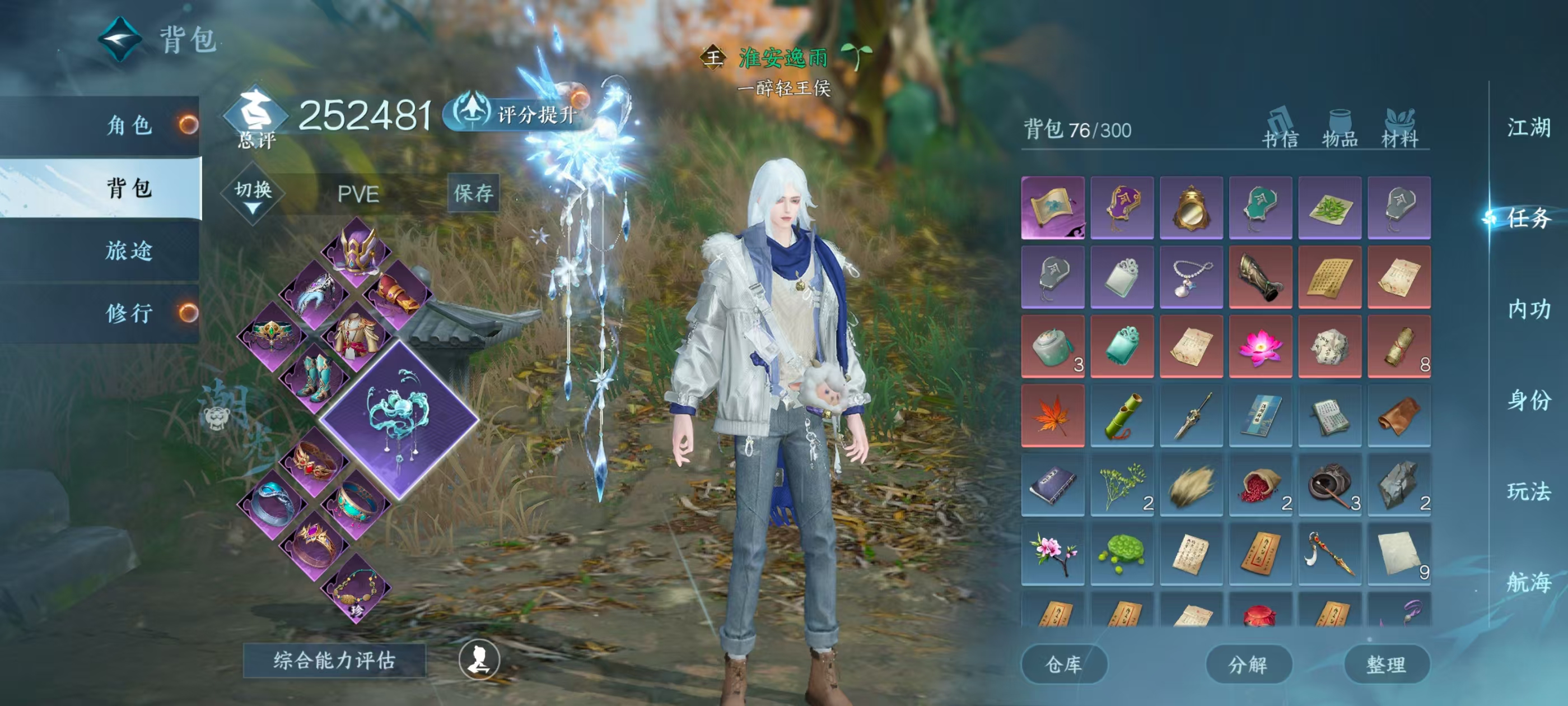
Task: Open the 江湖 side menu entry
Action: click(x=1528, y=128)
